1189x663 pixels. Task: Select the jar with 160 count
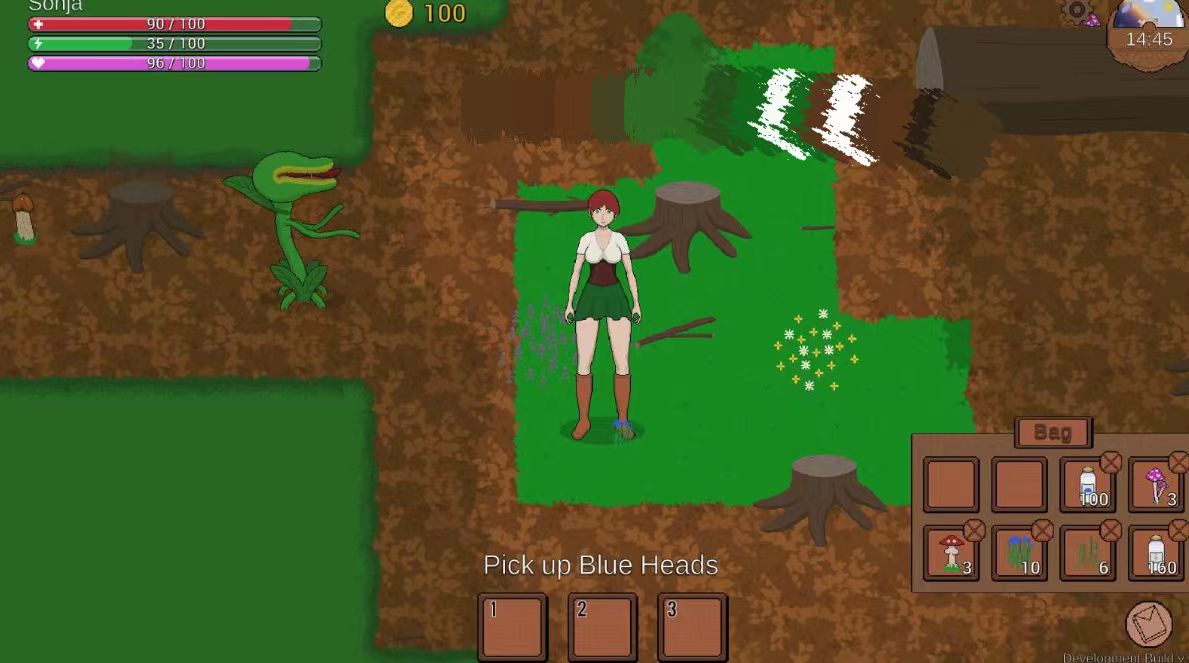tap(1156, 554)
